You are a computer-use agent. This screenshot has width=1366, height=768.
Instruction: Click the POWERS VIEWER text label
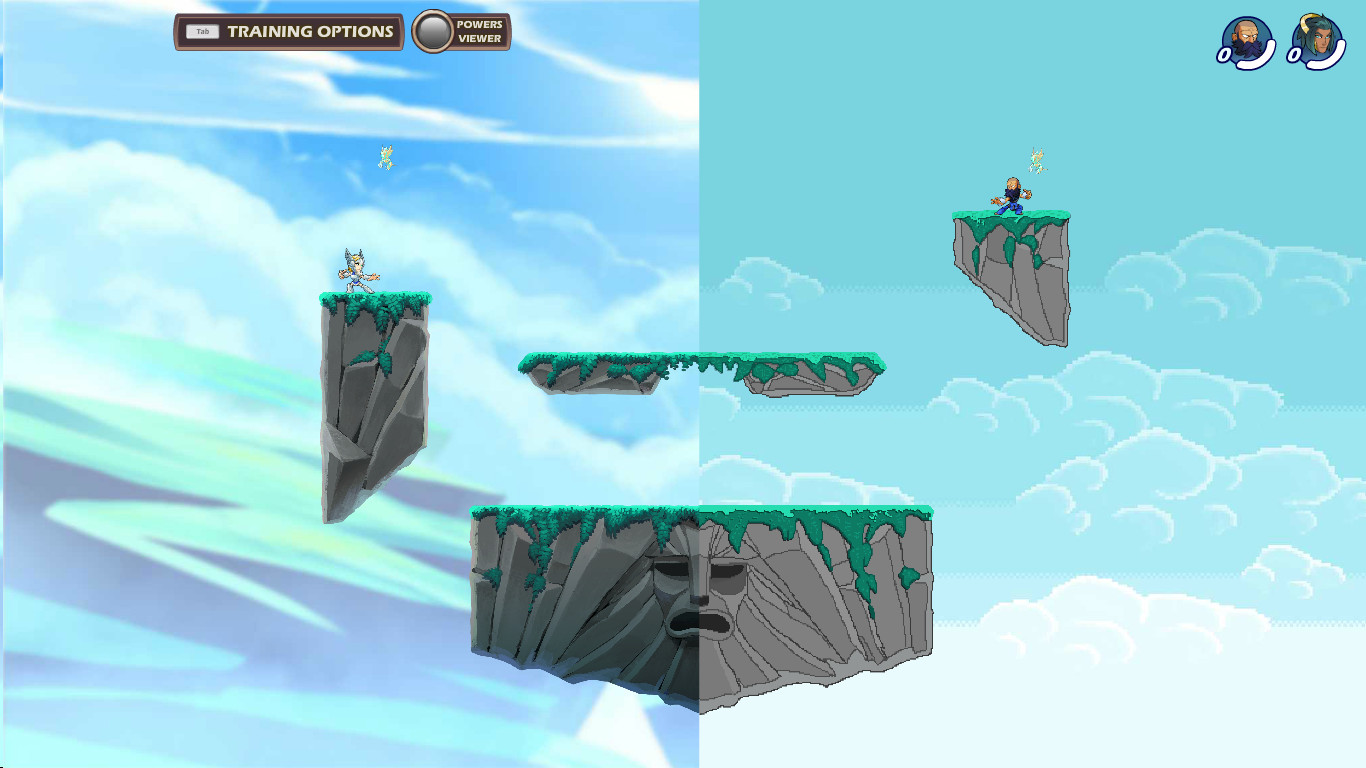click(479, 31)
